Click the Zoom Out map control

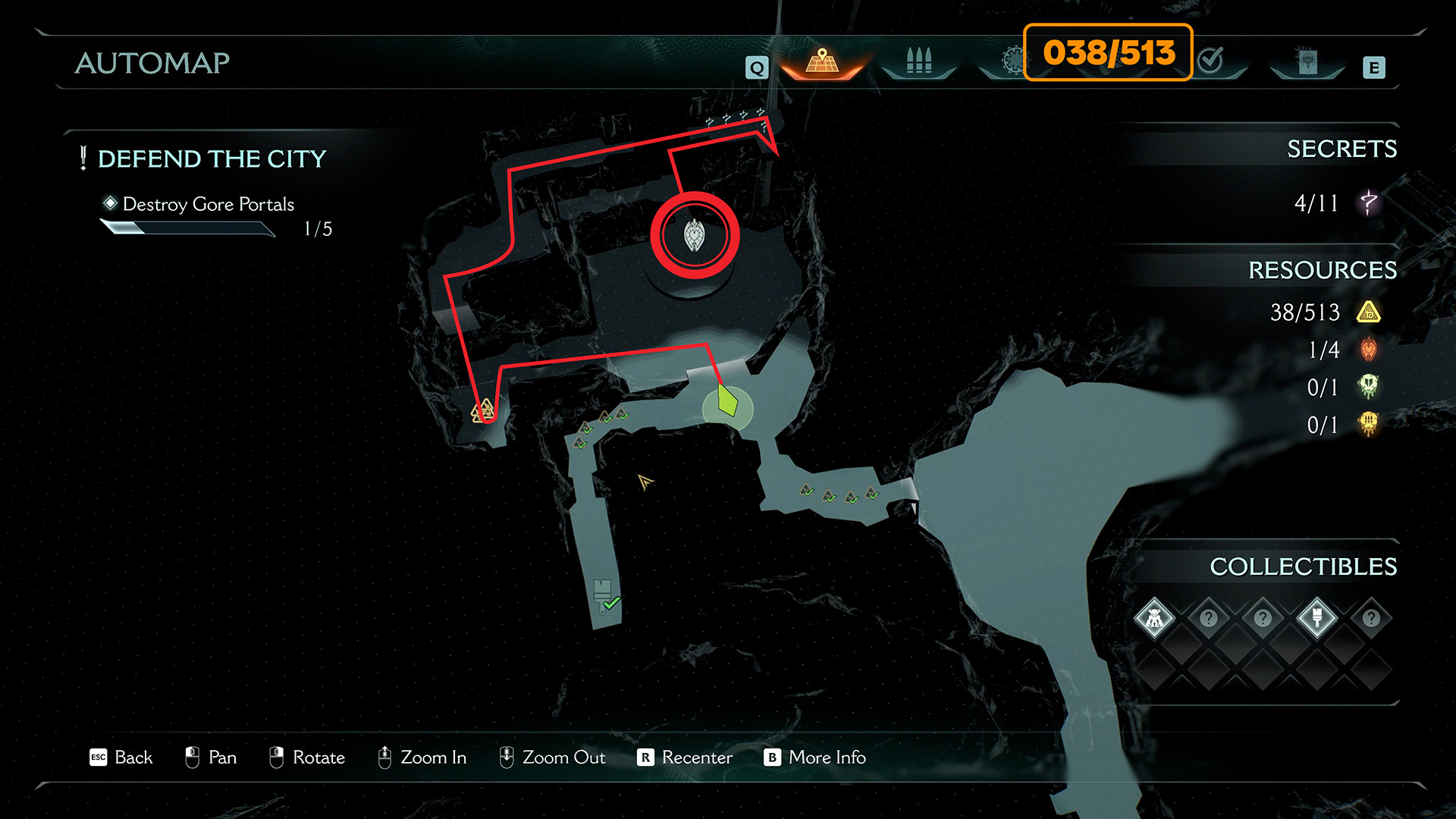click(552, 757)
